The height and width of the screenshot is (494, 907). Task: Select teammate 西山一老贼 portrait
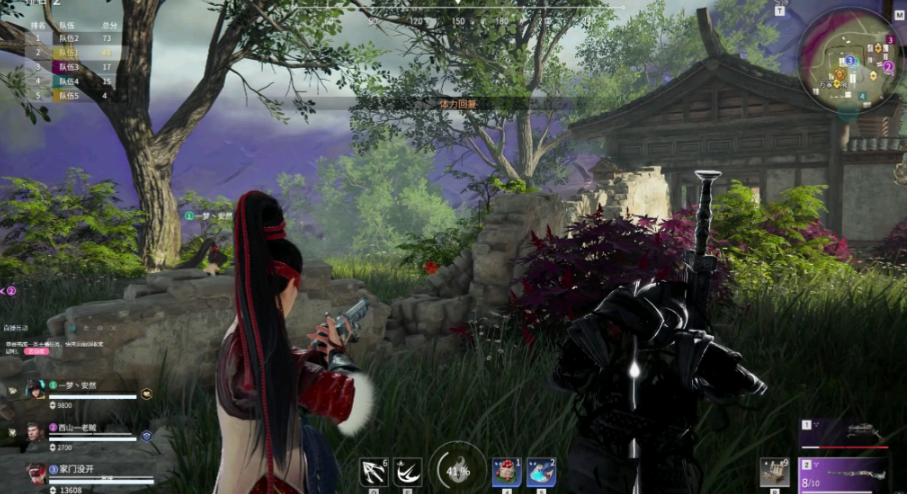coord(38,433)
